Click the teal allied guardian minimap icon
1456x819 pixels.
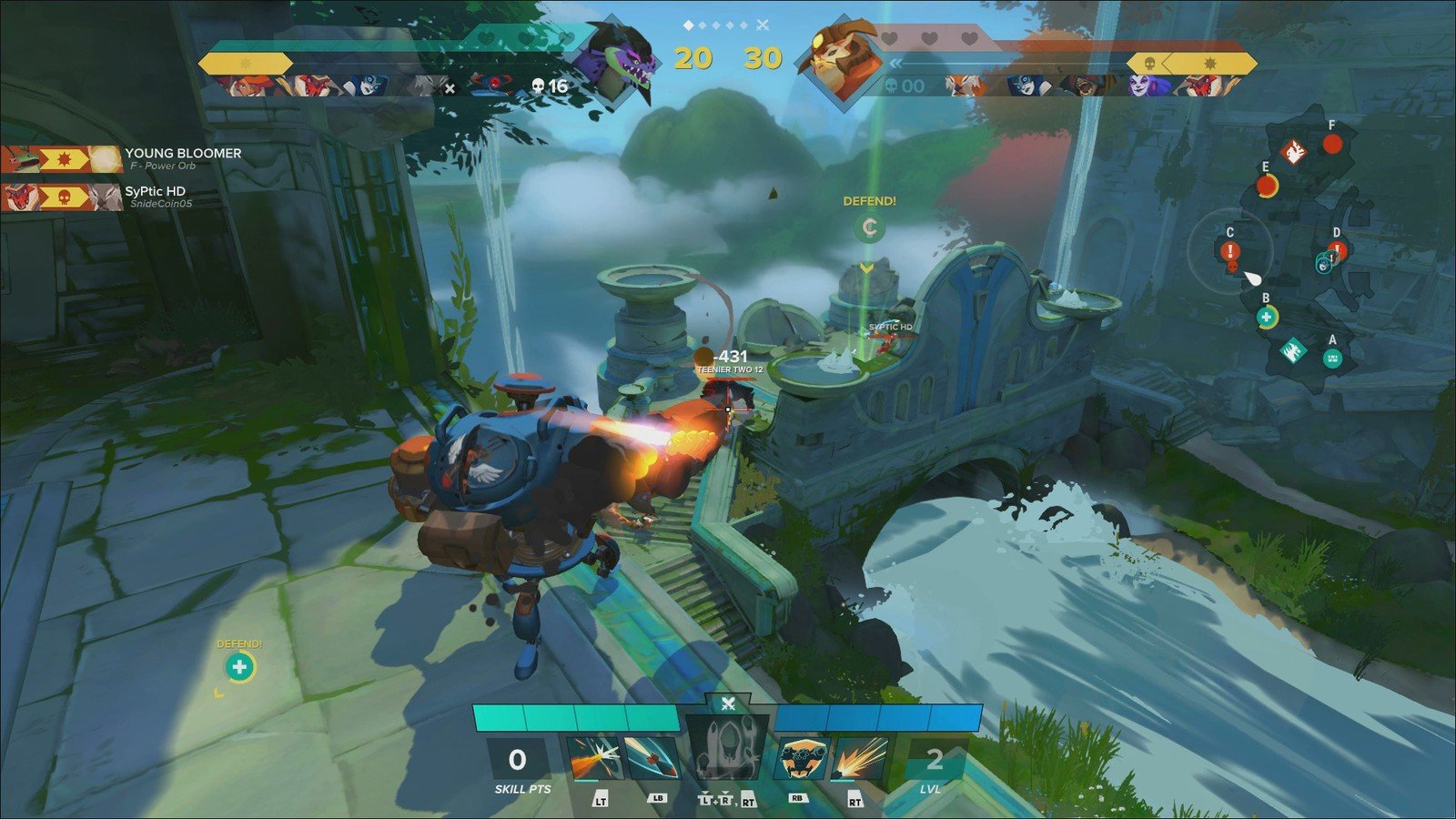[x=1292, y=350]
